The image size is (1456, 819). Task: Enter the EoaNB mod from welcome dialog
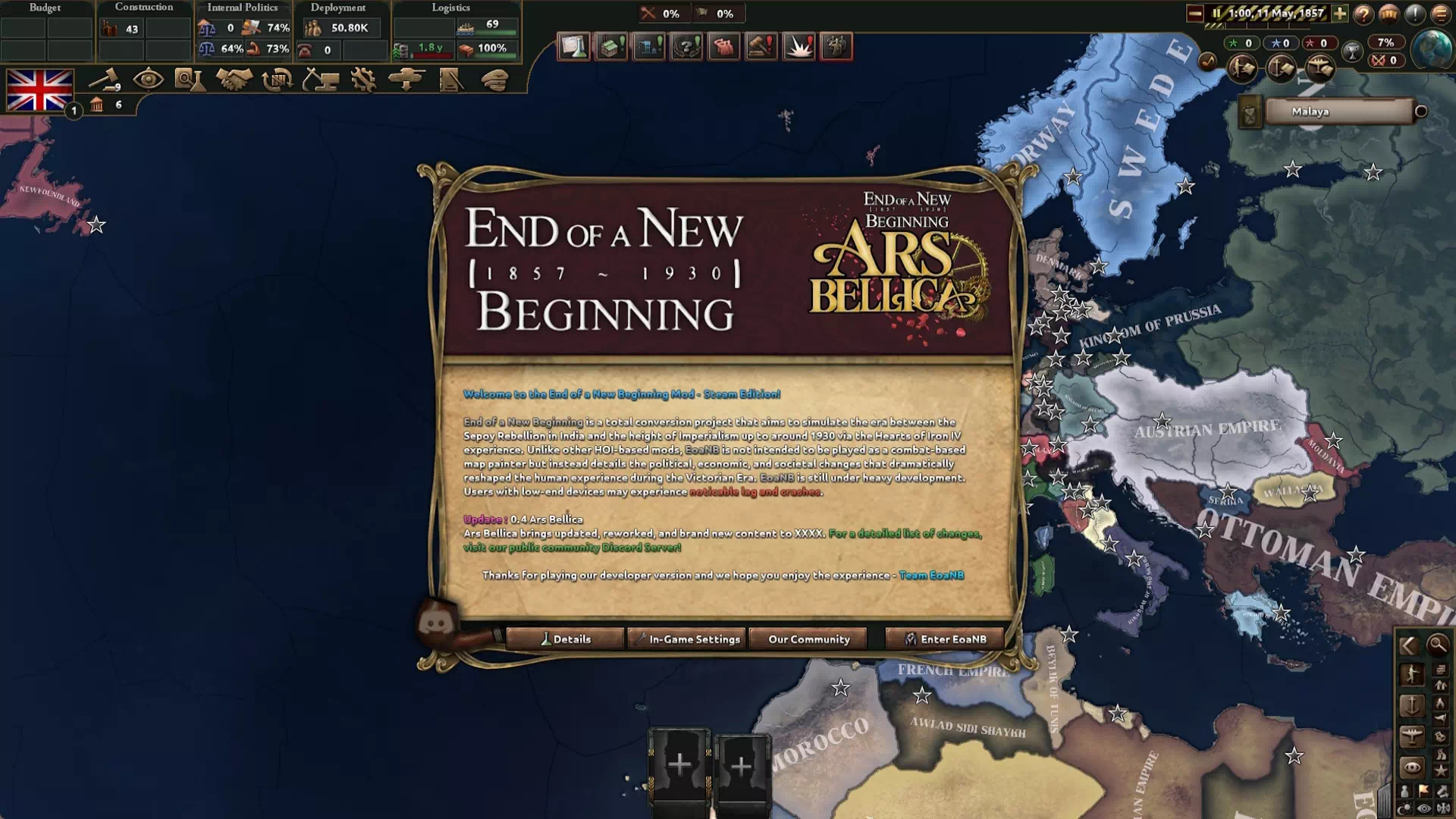(x=946, y=639)
